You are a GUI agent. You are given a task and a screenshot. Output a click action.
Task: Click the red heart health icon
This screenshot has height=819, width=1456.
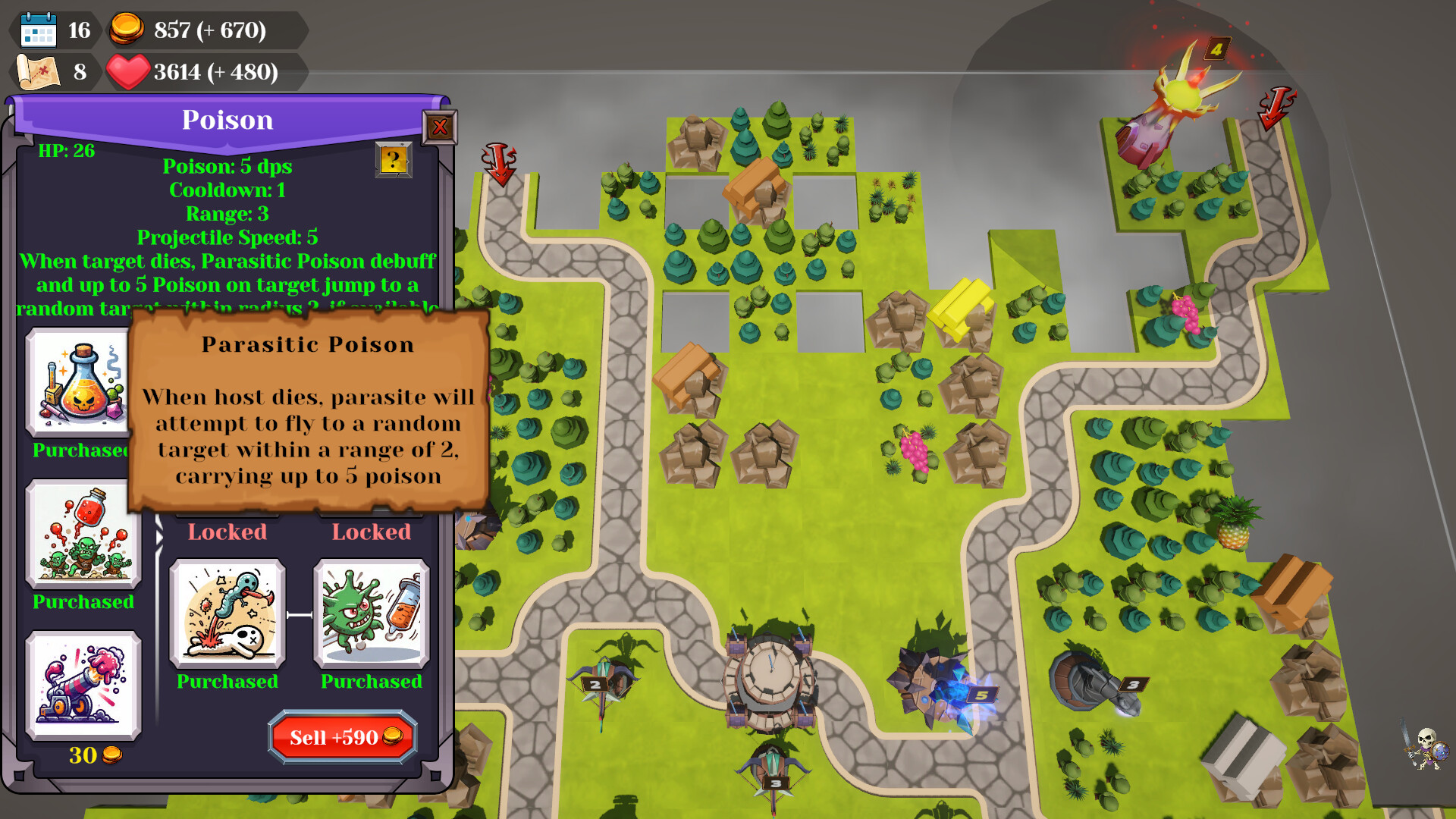[130, 73]
